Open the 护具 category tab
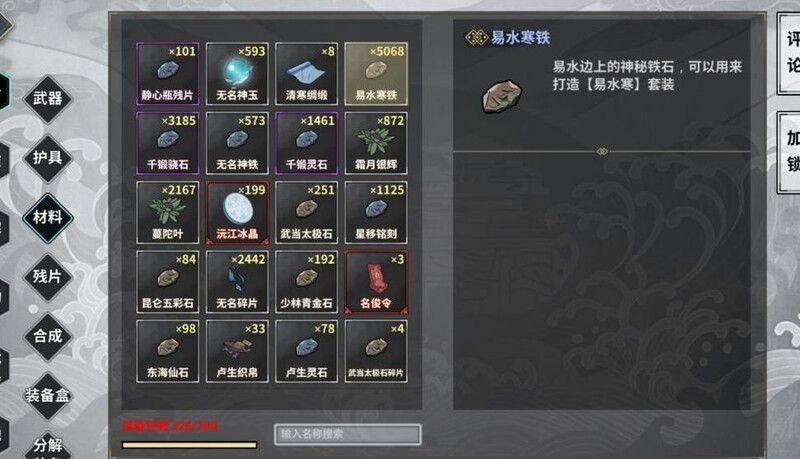800x459 pixels. pos(47,158)
